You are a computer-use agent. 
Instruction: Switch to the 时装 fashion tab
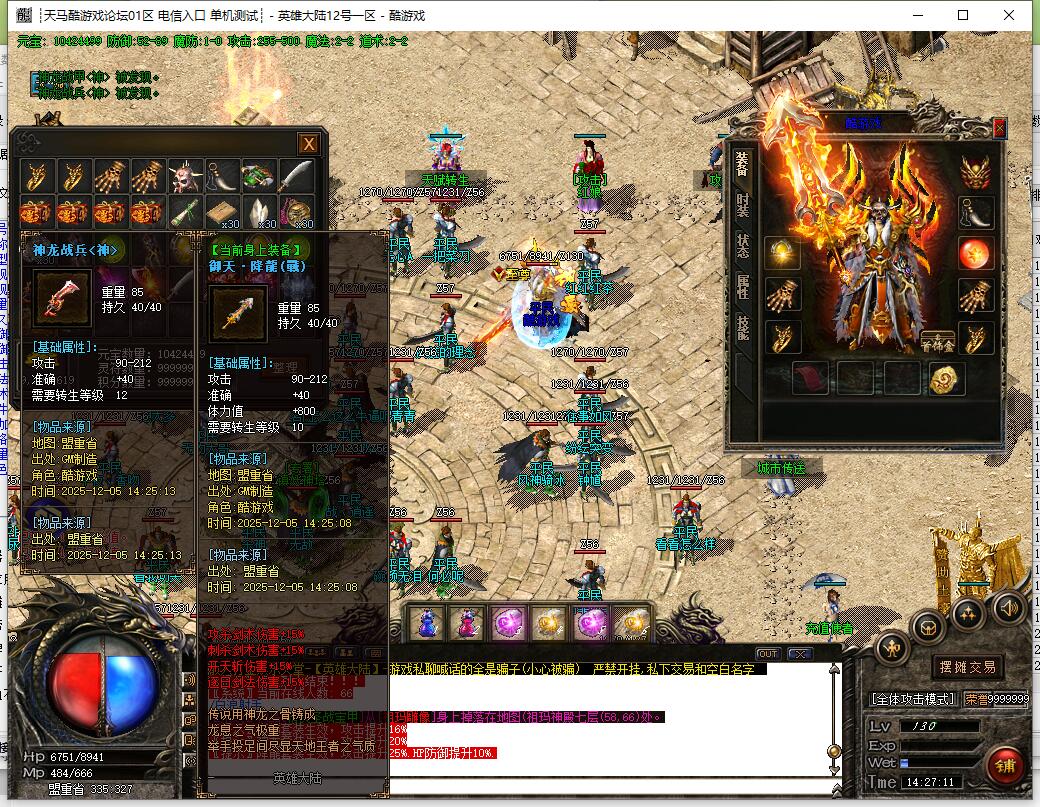pyautogui.click(x=742, y=205)
